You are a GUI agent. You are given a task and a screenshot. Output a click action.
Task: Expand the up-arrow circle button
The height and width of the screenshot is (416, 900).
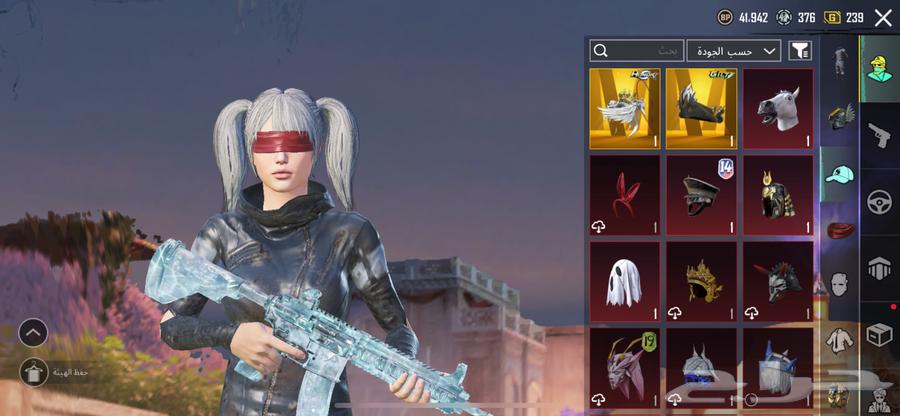[33, 332]
